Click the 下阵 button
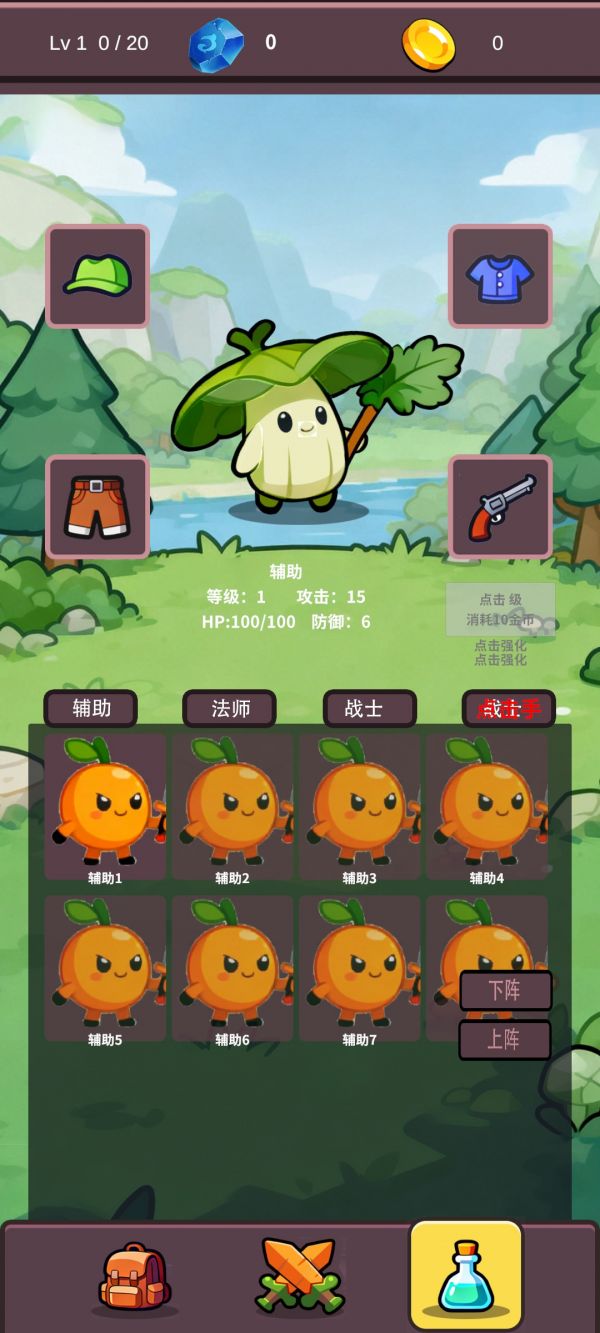Viewport: 600px width, 1333px height. tap(505, 990)
